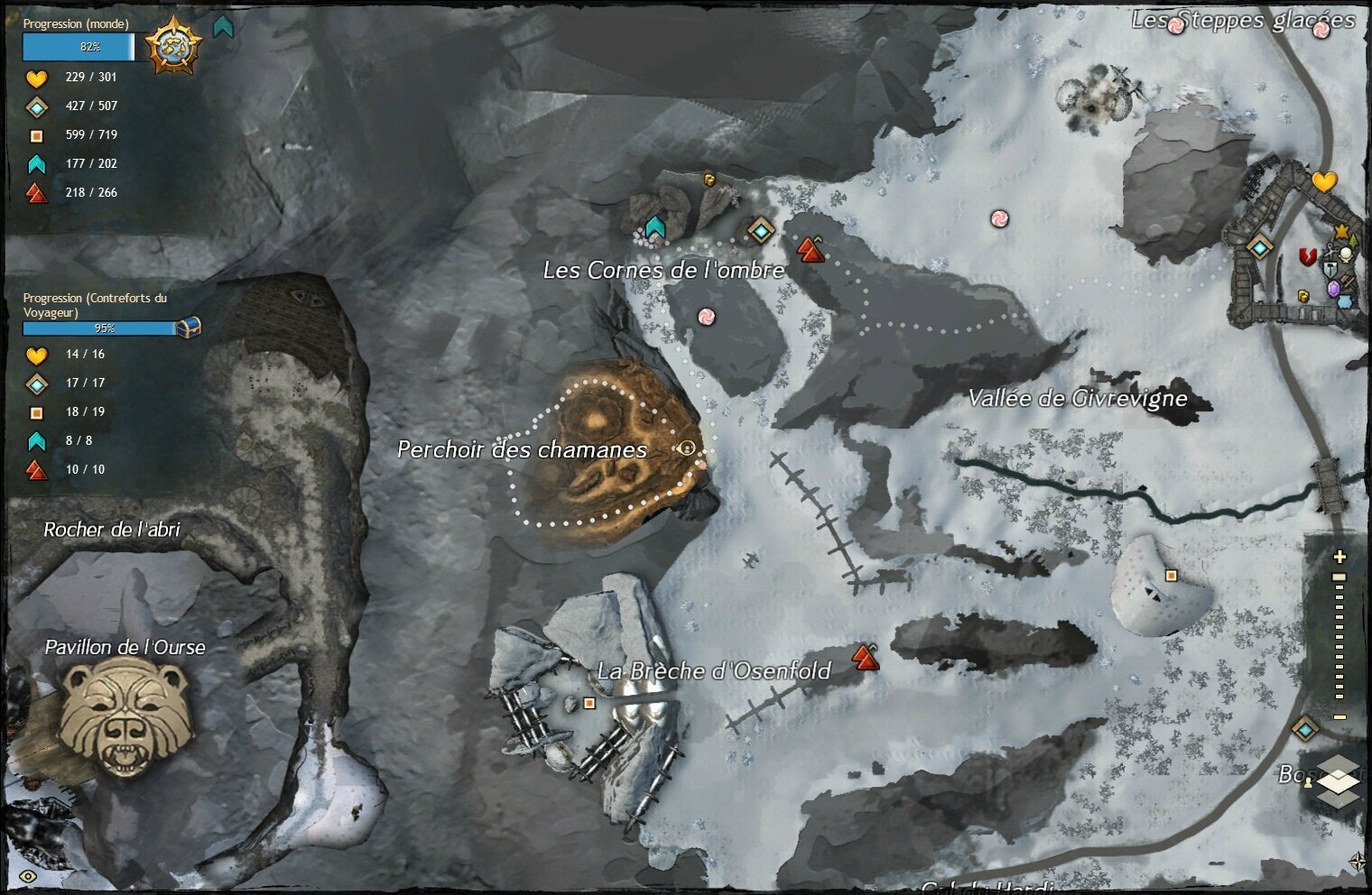The image size is (1372, 895).
Task: Click the red broken-heart repair merchant icon
Action: [x=1306, y=257]
